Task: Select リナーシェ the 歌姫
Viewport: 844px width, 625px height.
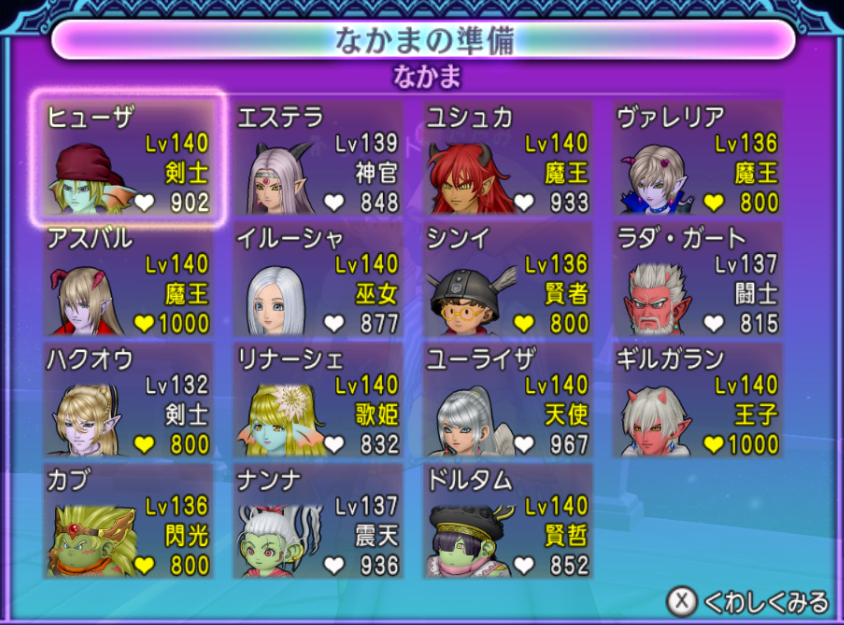Action: point(318,400)
